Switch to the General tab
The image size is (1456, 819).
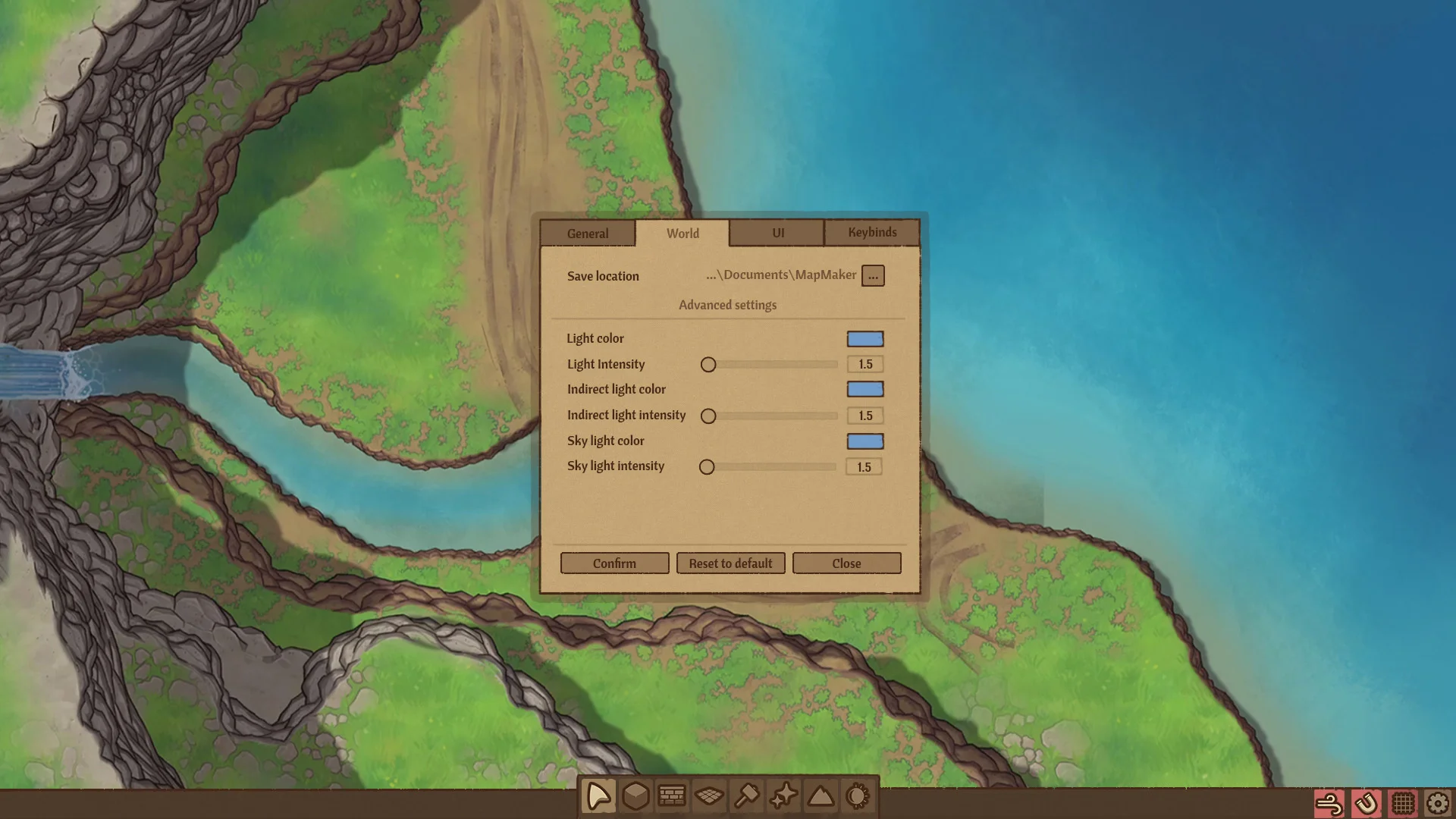coord(587,233)
